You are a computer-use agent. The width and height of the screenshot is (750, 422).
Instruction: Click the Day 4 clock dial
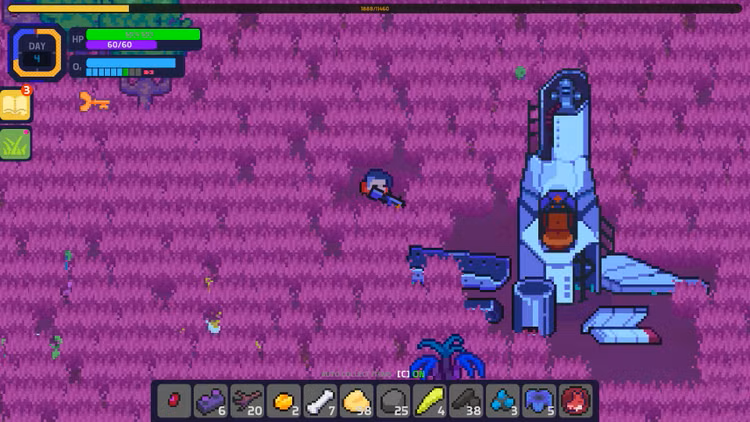37,52
